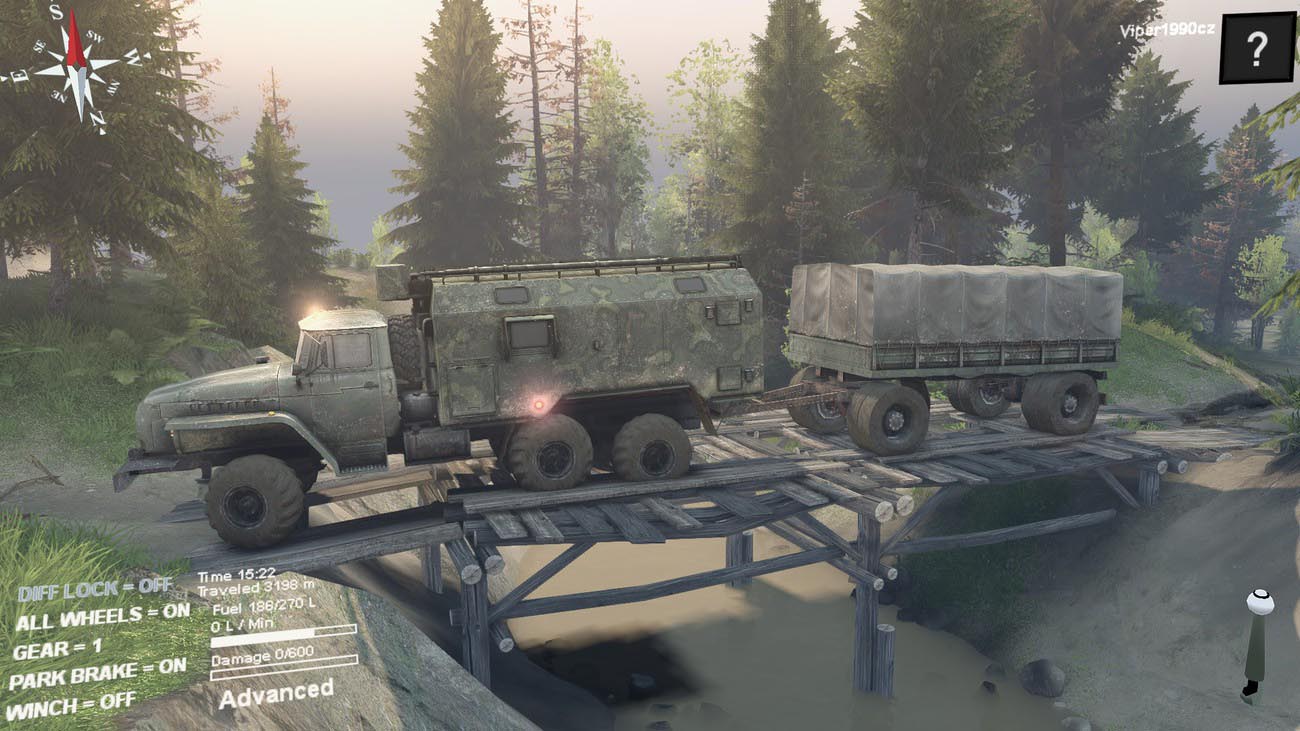The image size is (1300, 731).
Task: Toggle the DIFF LOCK indicator
Action: point(96,591)
